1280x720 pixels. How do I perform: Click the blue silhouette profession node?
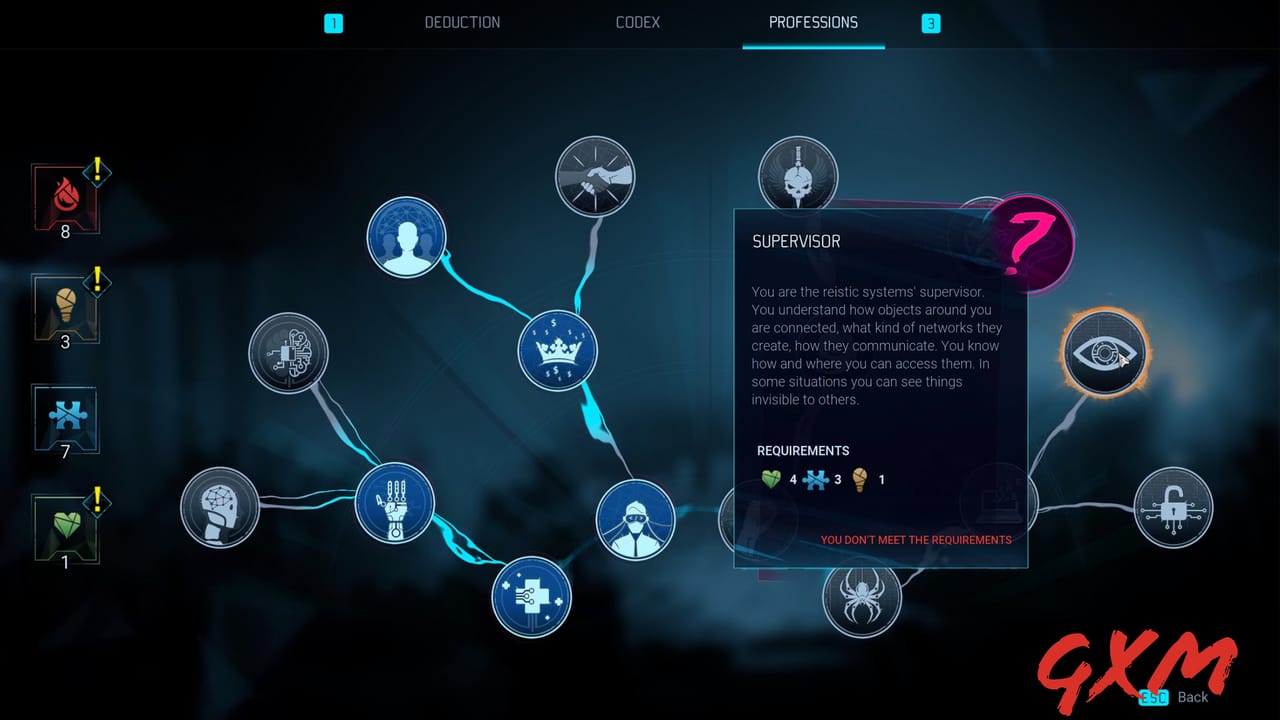[x=406, y=238]
